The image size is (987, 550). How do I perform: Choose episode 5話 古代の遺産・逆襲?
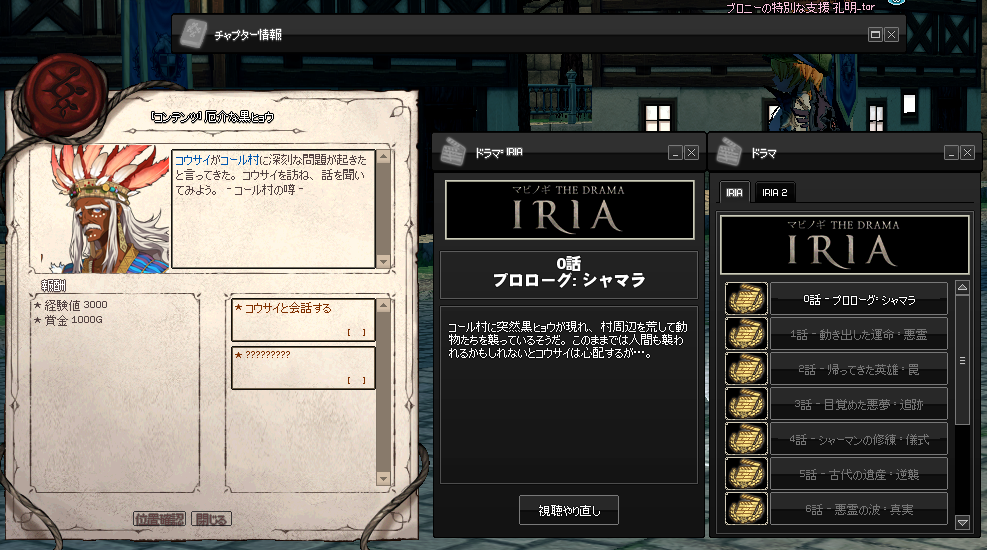(x=859, y=474)
